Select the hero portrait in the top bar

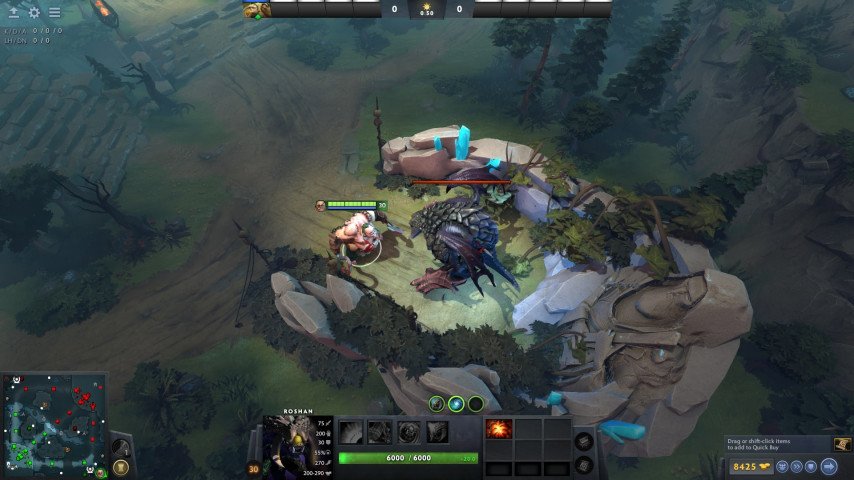pos(257,10)
